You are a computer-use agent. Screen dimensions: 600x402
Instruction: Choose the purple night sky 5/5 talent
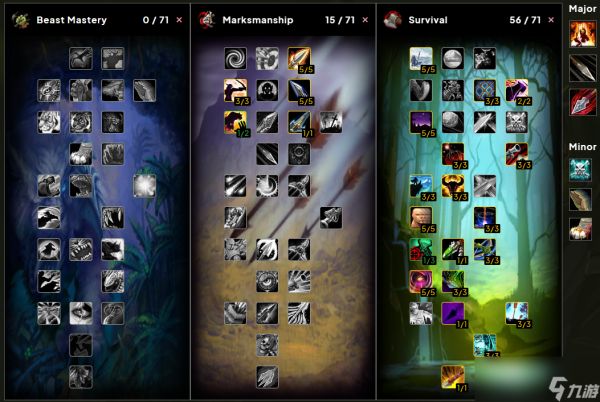coord(421,122)
